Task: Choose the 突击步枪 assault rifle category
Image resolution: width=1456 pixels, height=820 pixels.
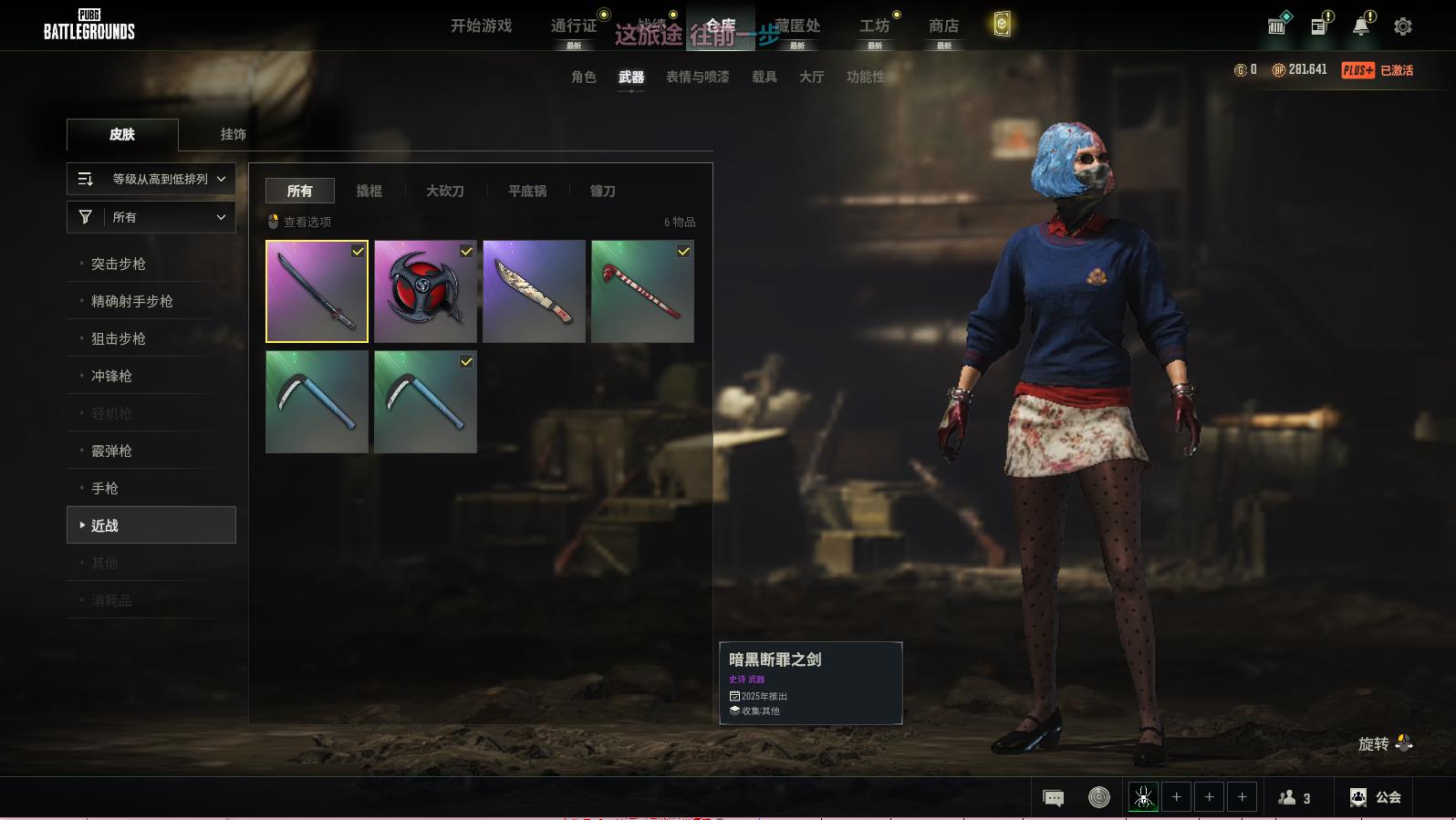Action: pyautogui.click(x=119, y=264)
